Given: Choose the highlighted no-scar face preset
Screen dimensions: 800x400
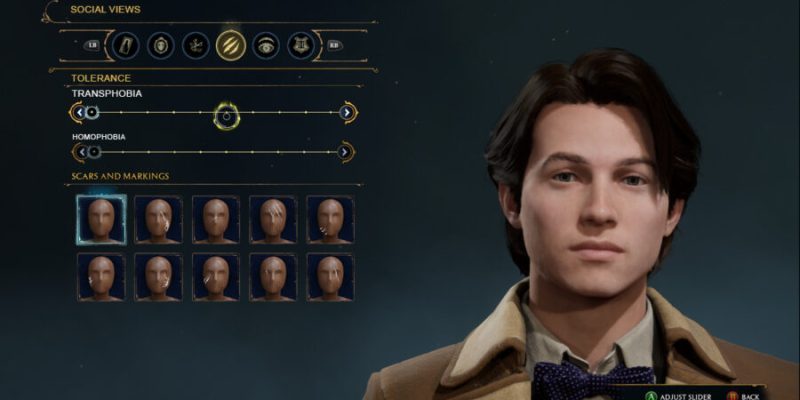Looking at the screenshot, I should (101, 219).
